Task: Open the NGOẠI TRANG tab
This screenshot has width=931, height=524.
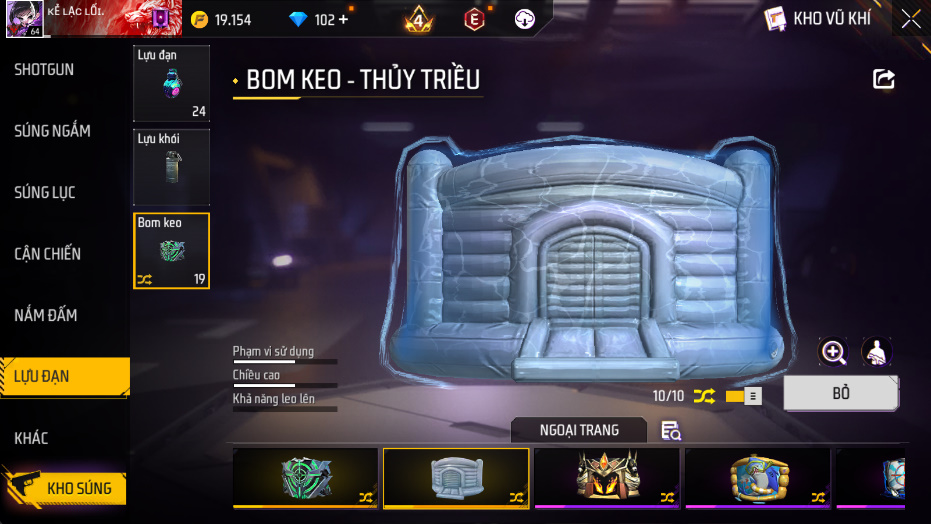Action: point(579,430)
